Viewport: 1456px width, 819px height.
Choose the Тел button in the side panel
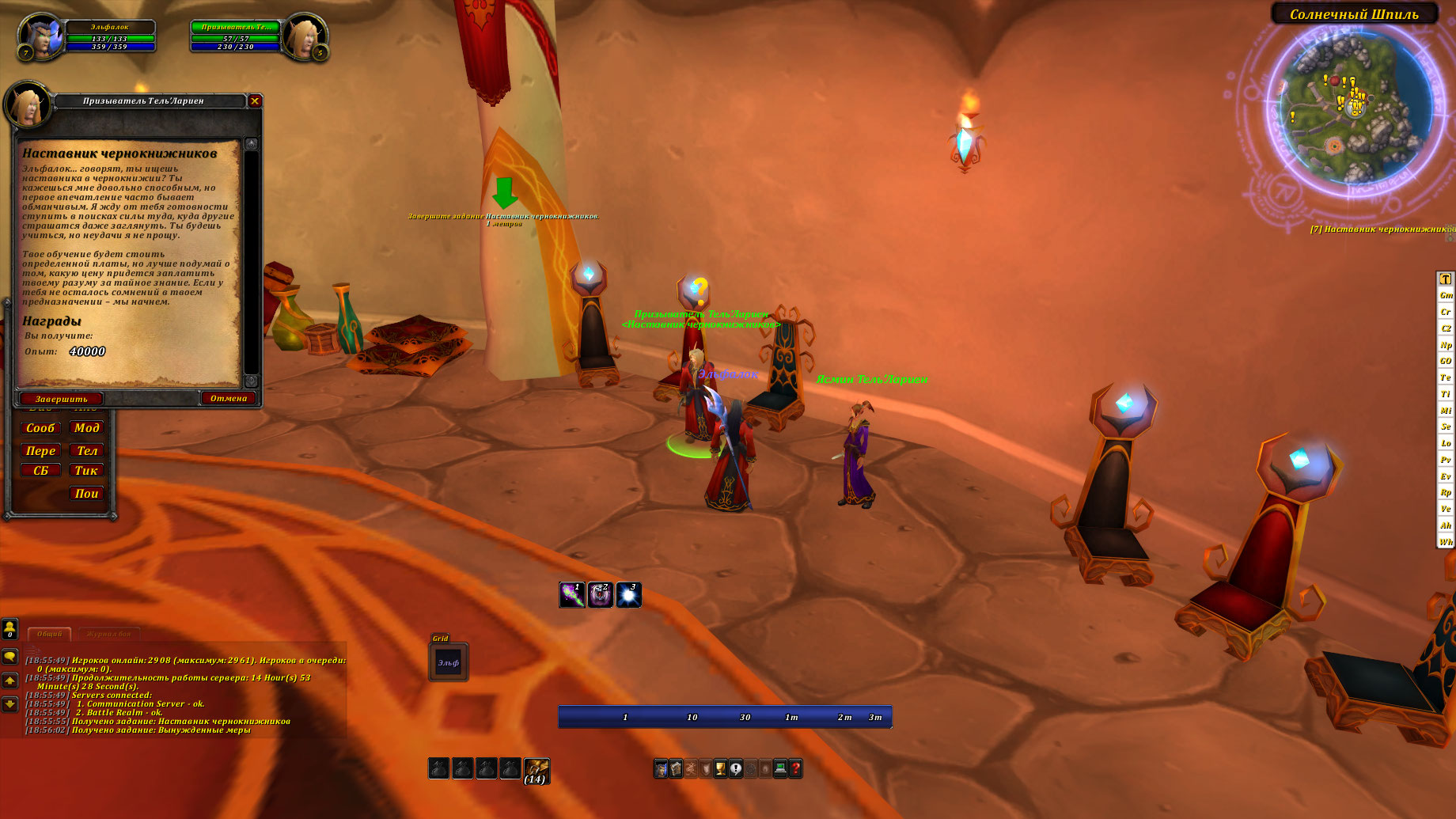[x=87, y=451]
